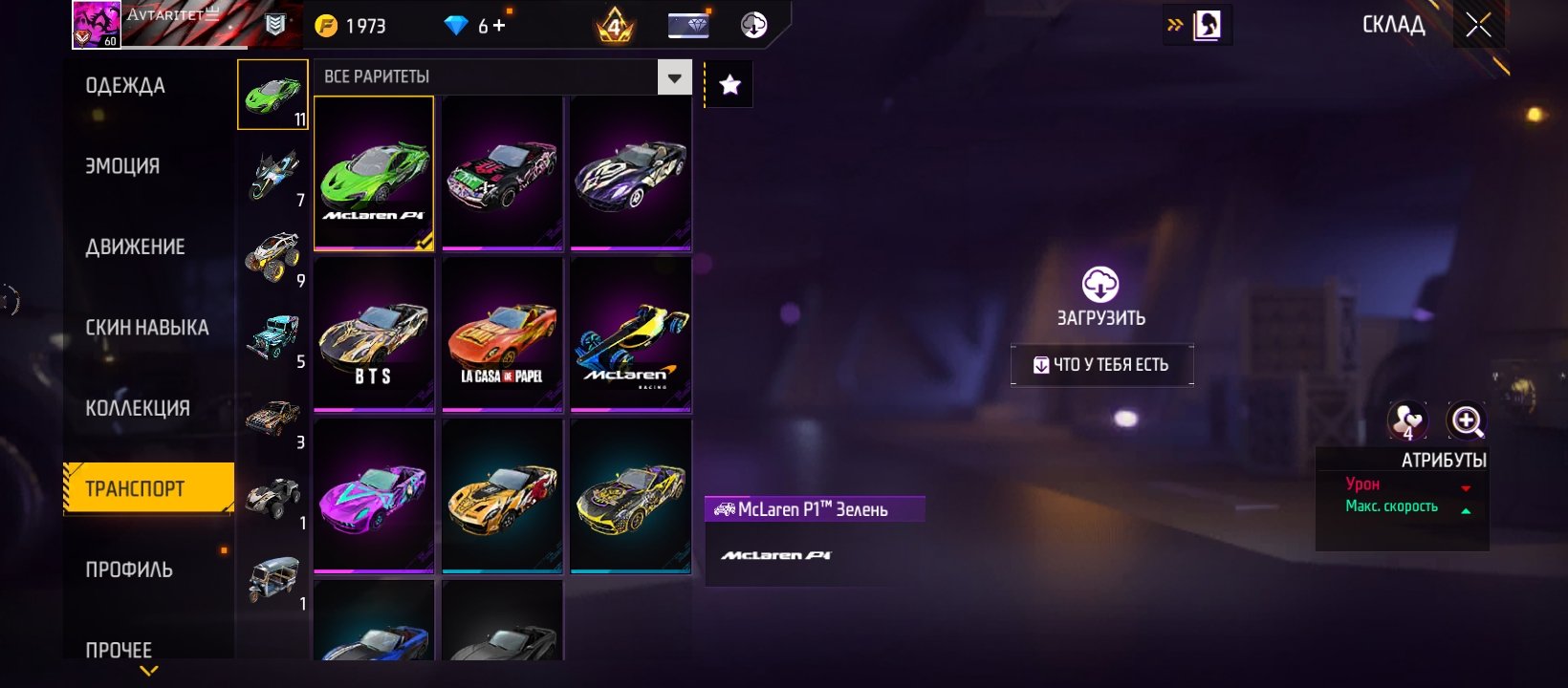Switch to the ЭМОЦИЯ category
The width and height of the screenshot is (1568, 688).
[122, 166]
